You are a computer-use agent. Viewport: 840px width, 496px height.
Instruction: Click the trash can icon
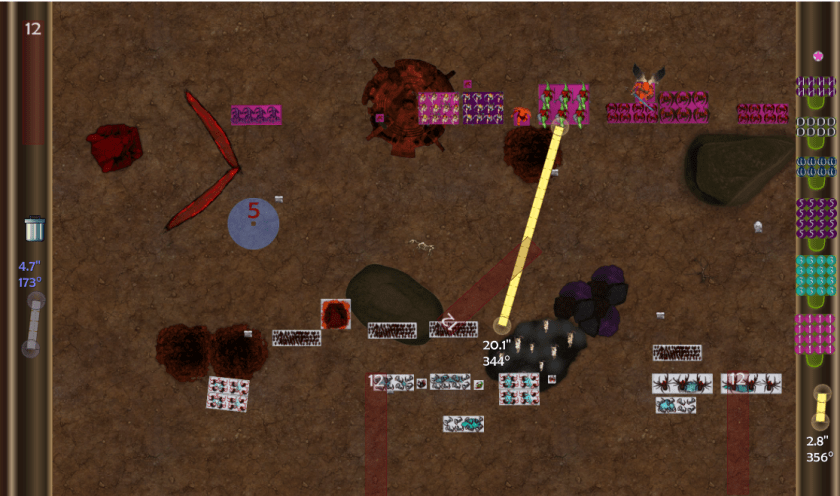coord(34,228)
